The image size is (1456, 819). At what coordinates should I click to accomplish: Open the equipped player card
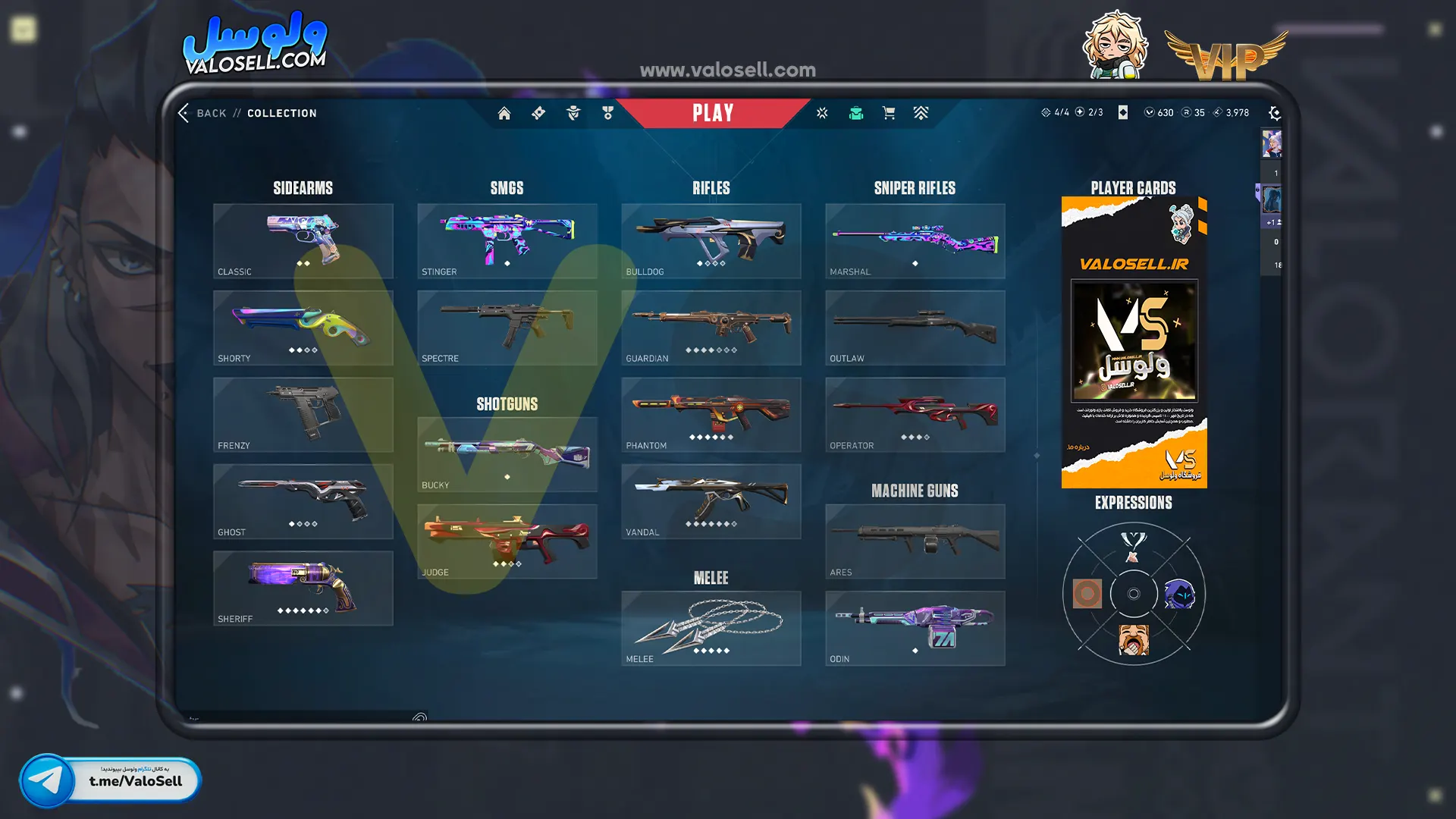tap(1134, 342)
